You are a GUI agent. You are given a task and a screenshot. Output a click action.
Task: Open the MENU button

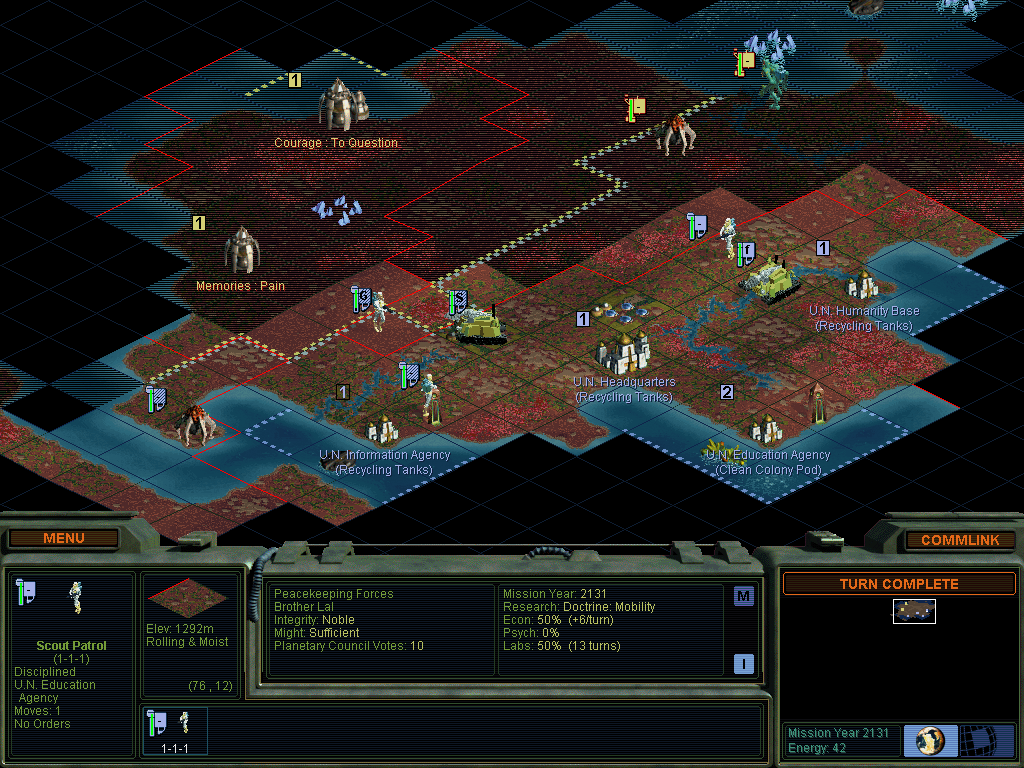point(64,539)
